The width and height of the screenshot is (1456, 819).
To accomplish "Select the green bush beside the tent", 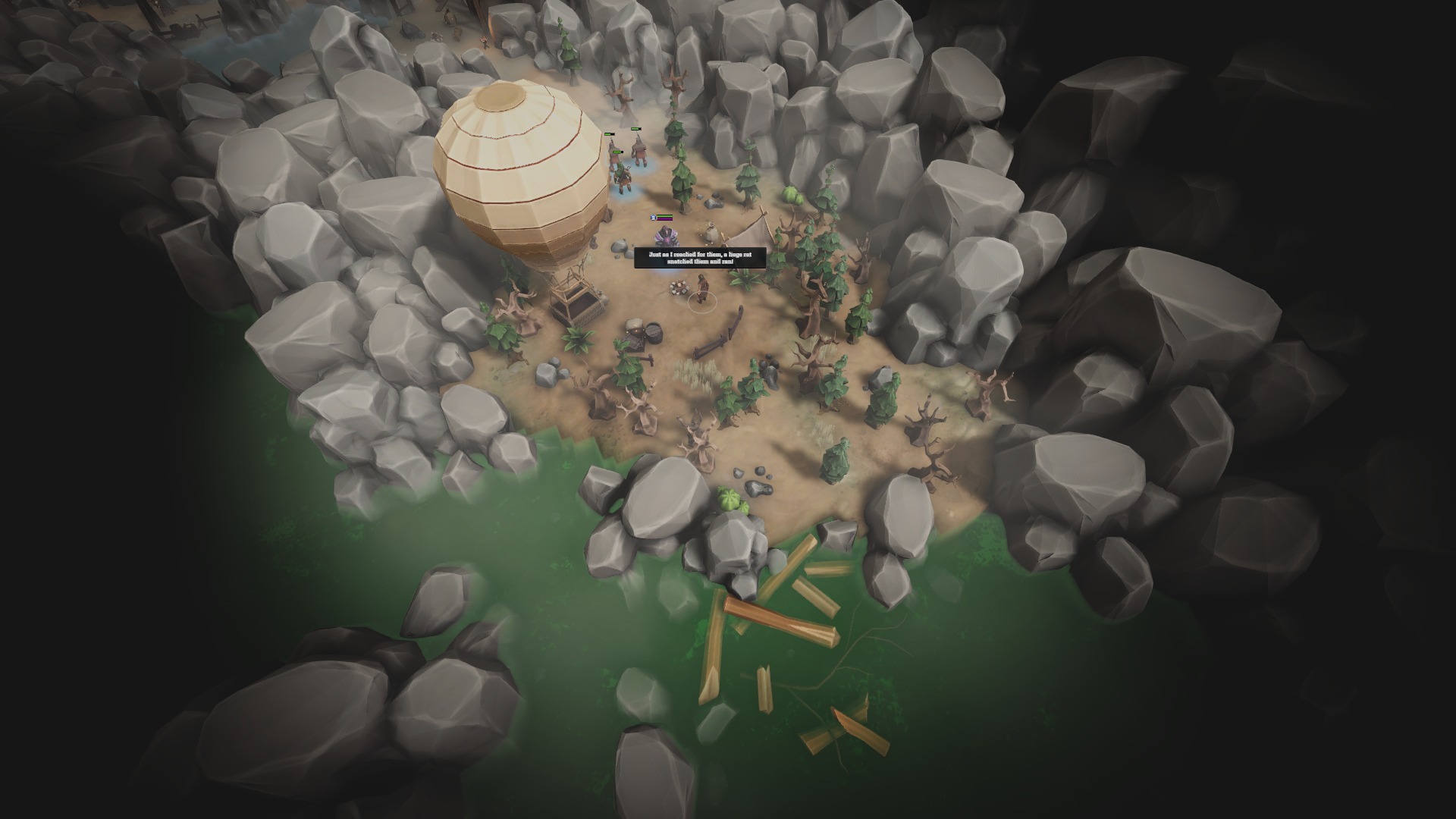I will (793, 193).
